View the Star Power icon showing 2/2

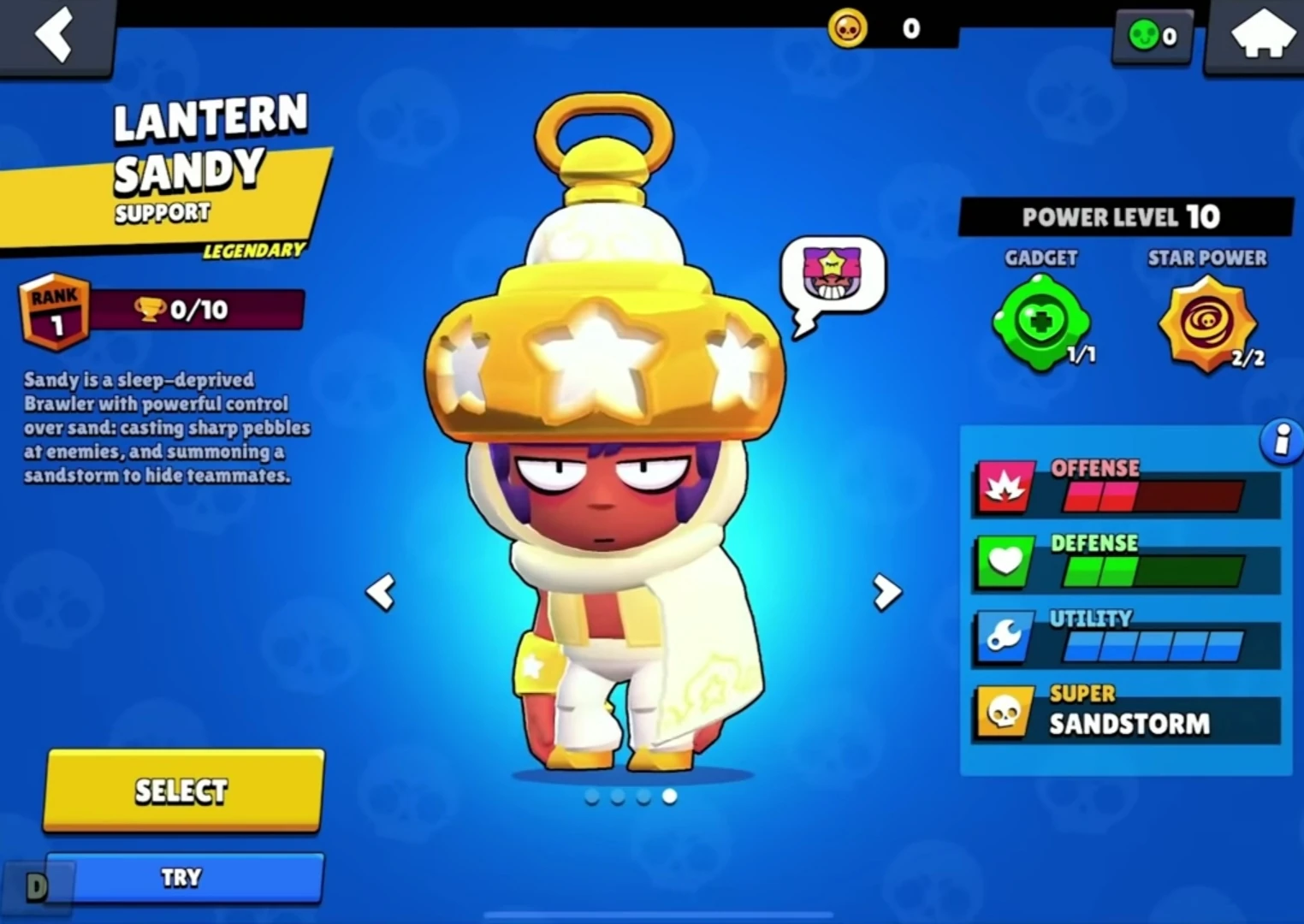(x=1207, y=325)
